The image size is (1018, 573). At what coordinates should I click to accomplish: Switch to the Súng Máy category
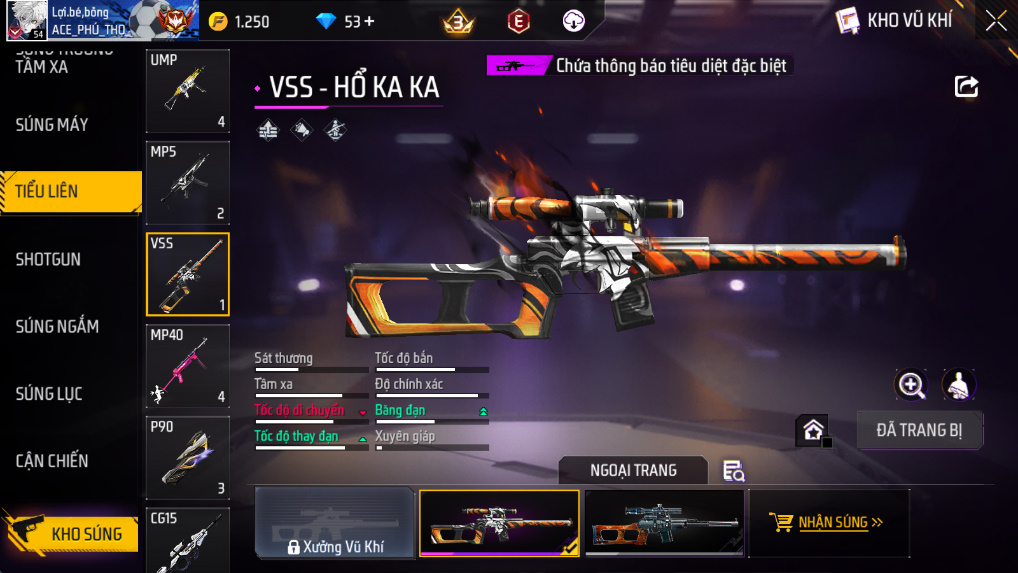click(x=52, y=125)
